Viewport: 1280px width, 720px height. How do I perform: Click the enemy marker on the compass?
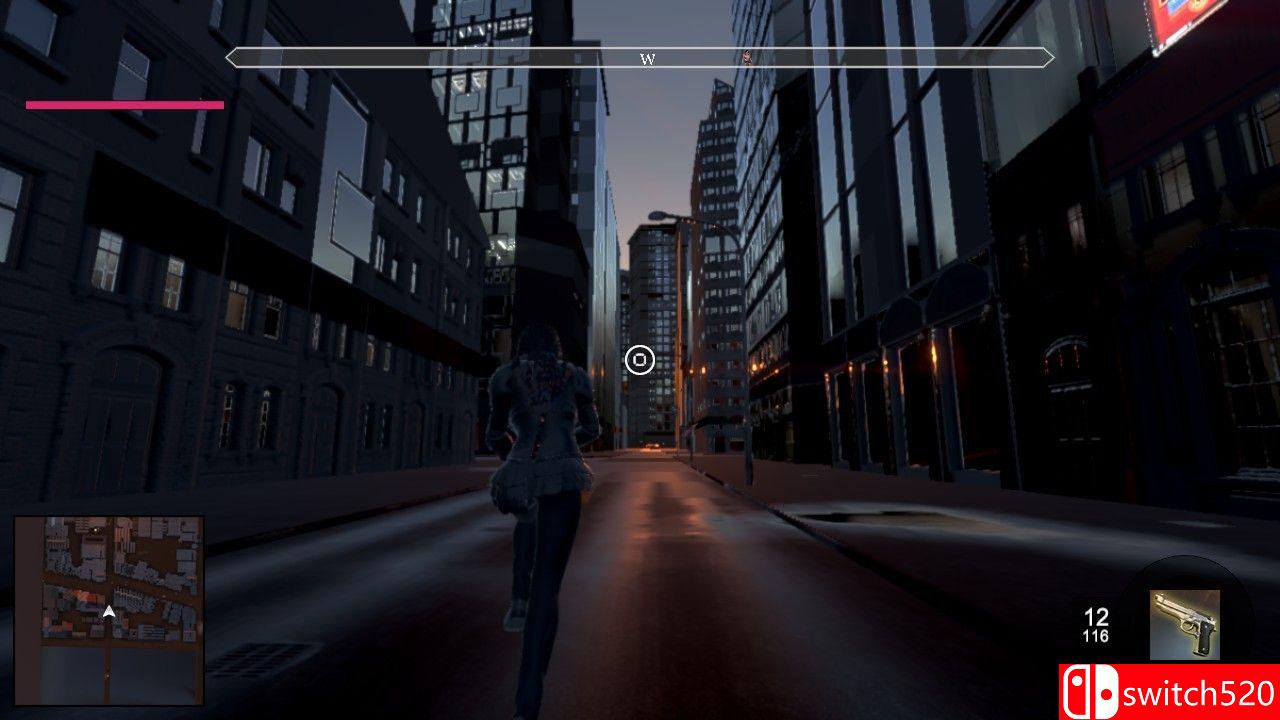tap(746, 57)
